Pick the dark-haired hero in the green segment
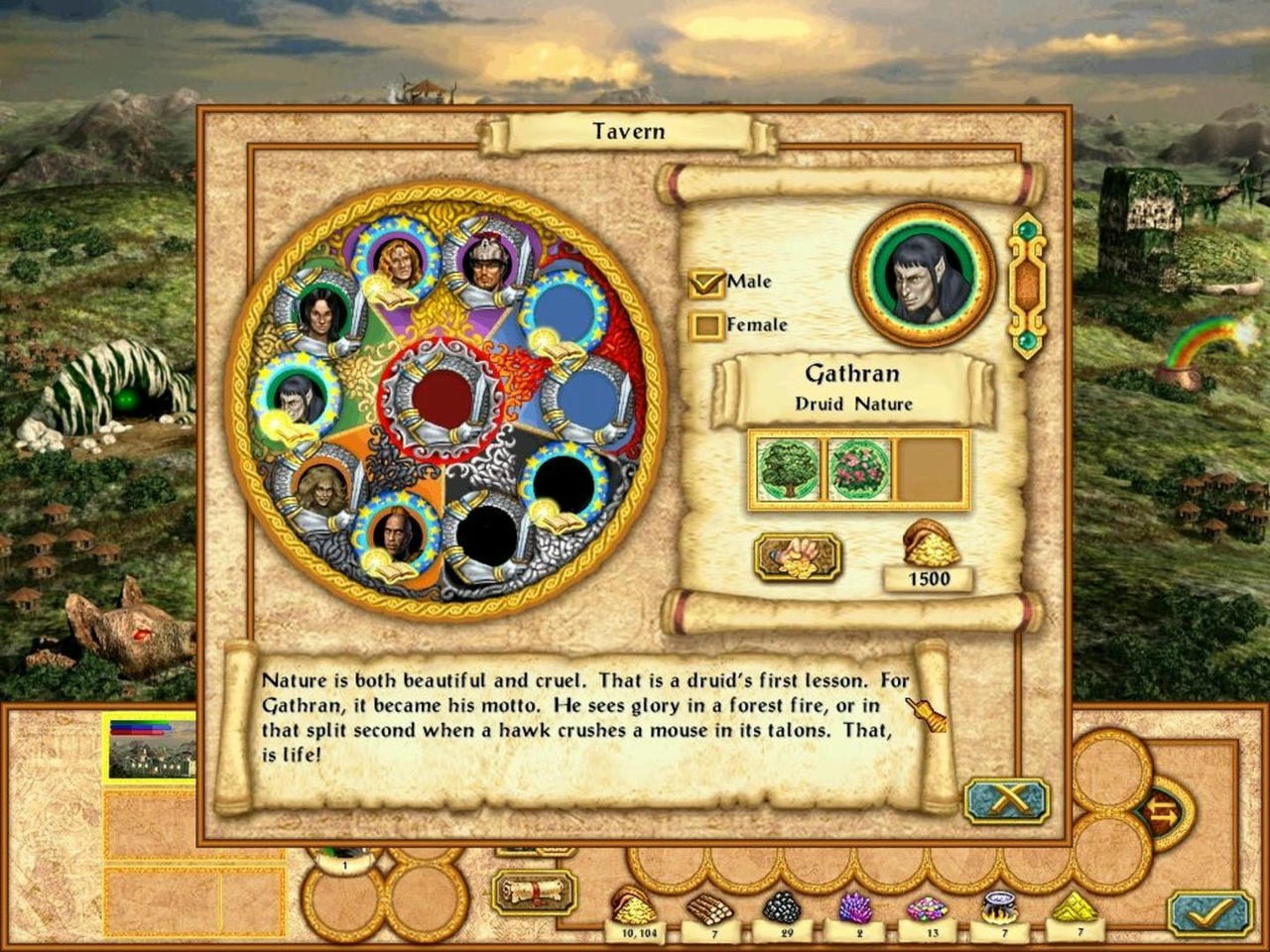1270x952 pixels. click(x=318, y=313)
